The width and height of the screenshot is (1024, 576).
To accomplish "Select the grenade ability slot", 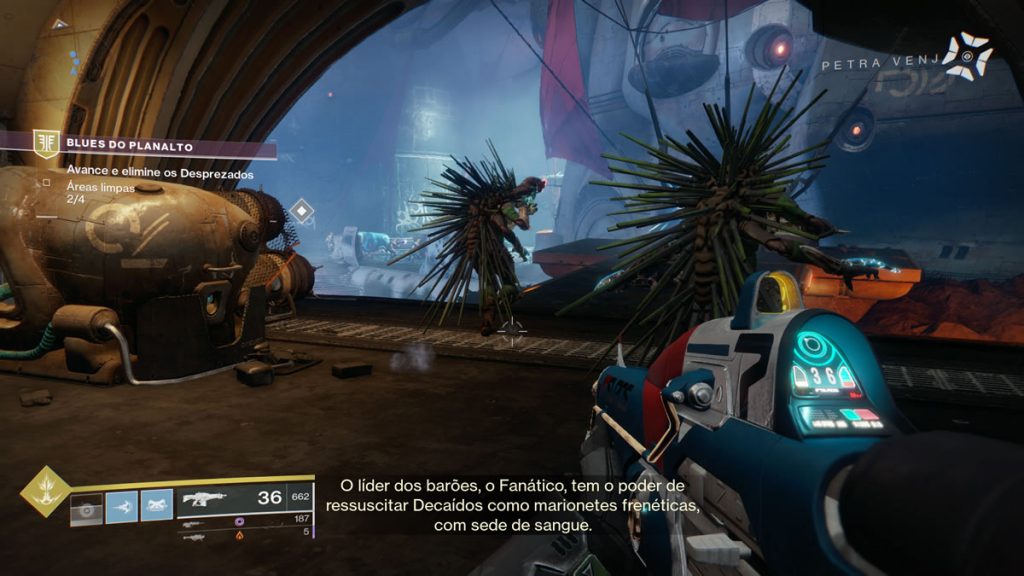I will tap(87, 507).
